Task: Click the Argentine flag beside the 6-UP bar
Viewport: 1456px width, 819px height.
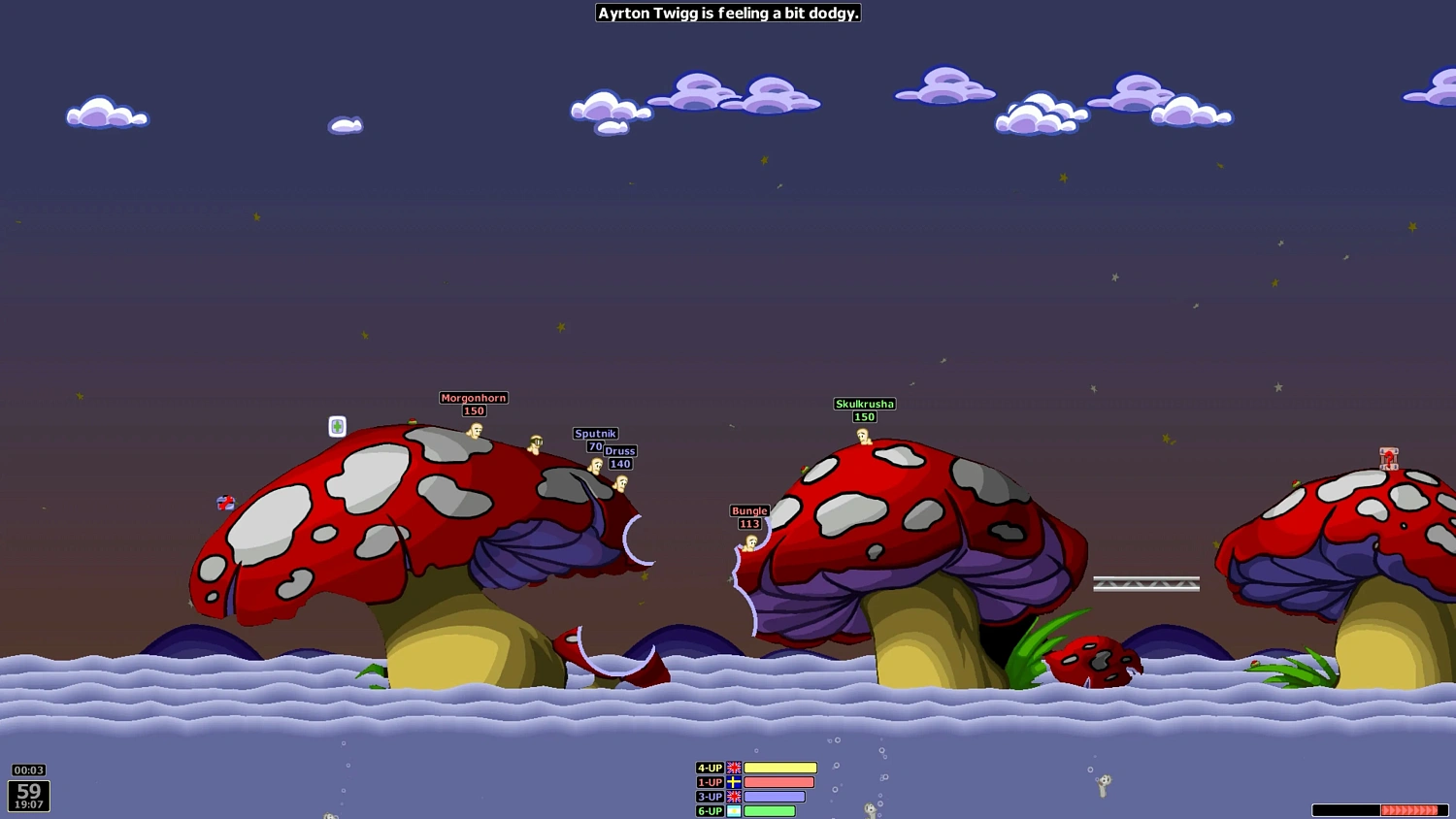Action: pyautogui.click(x=734, y=811)
